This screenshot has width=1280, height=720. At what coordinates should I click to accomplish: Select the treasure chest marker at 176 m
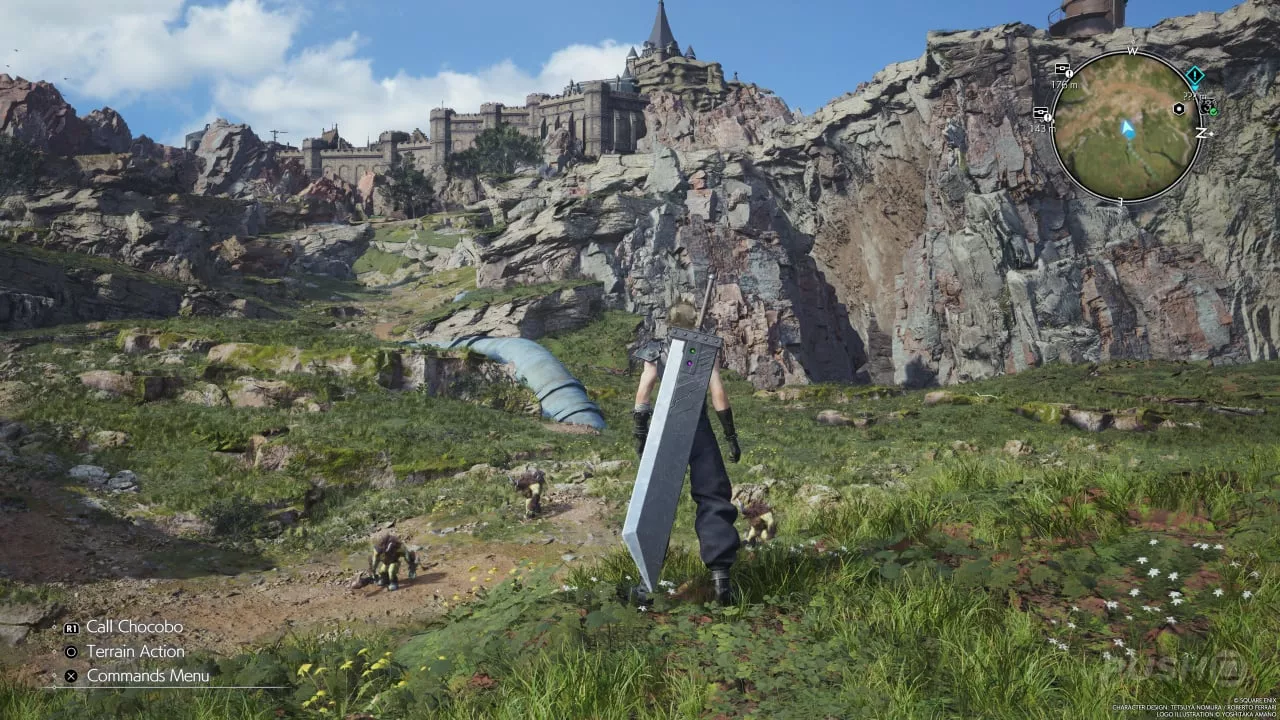pos(1062,71)
